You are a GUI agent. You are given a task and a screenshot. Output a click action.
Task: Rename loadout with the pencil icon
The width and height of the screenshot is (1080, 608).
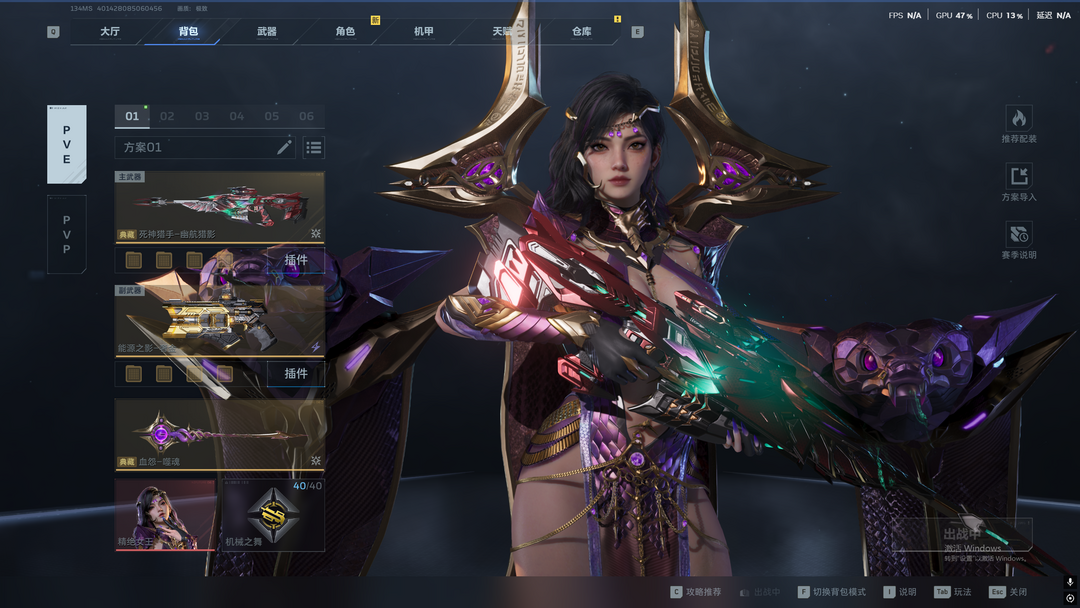pos(284,148)
